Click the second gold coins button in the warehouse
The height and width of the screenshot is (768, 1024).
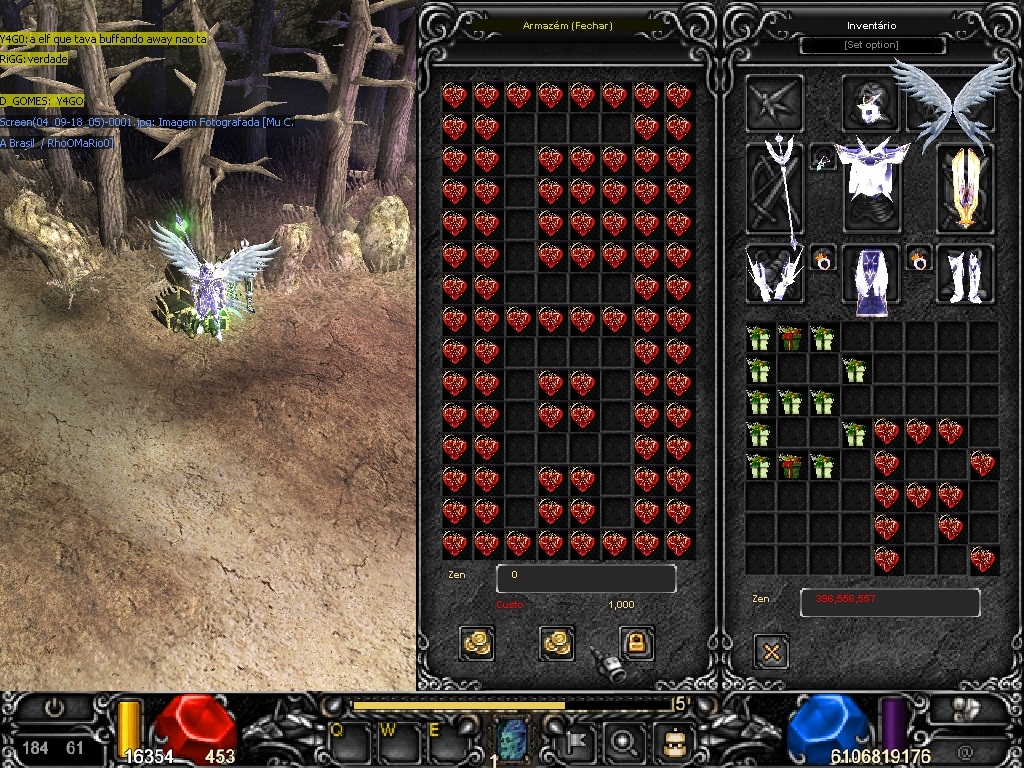pos(557,643)
